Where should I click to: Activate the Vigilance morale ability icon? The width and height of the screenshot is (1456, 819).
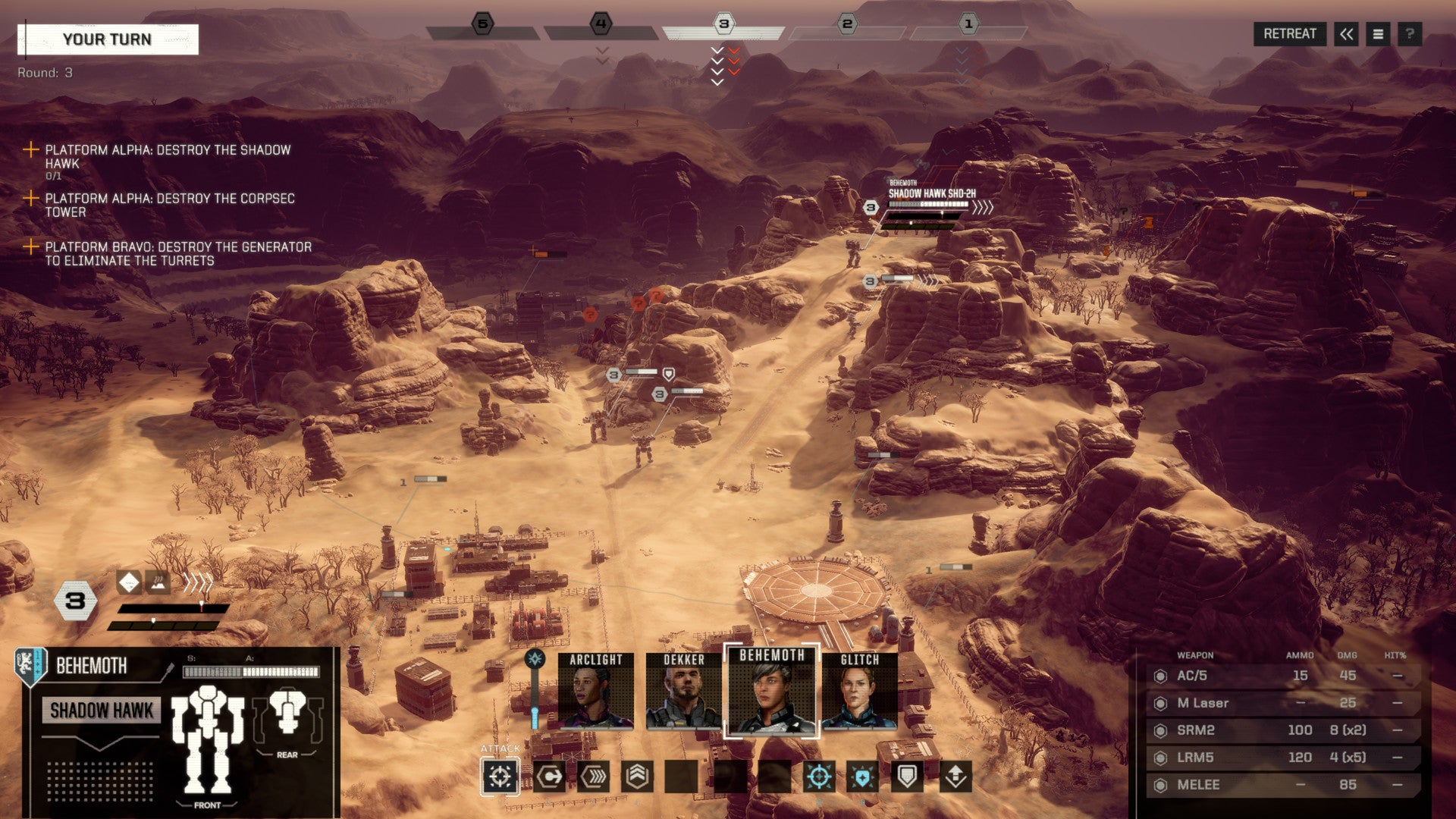861,775
